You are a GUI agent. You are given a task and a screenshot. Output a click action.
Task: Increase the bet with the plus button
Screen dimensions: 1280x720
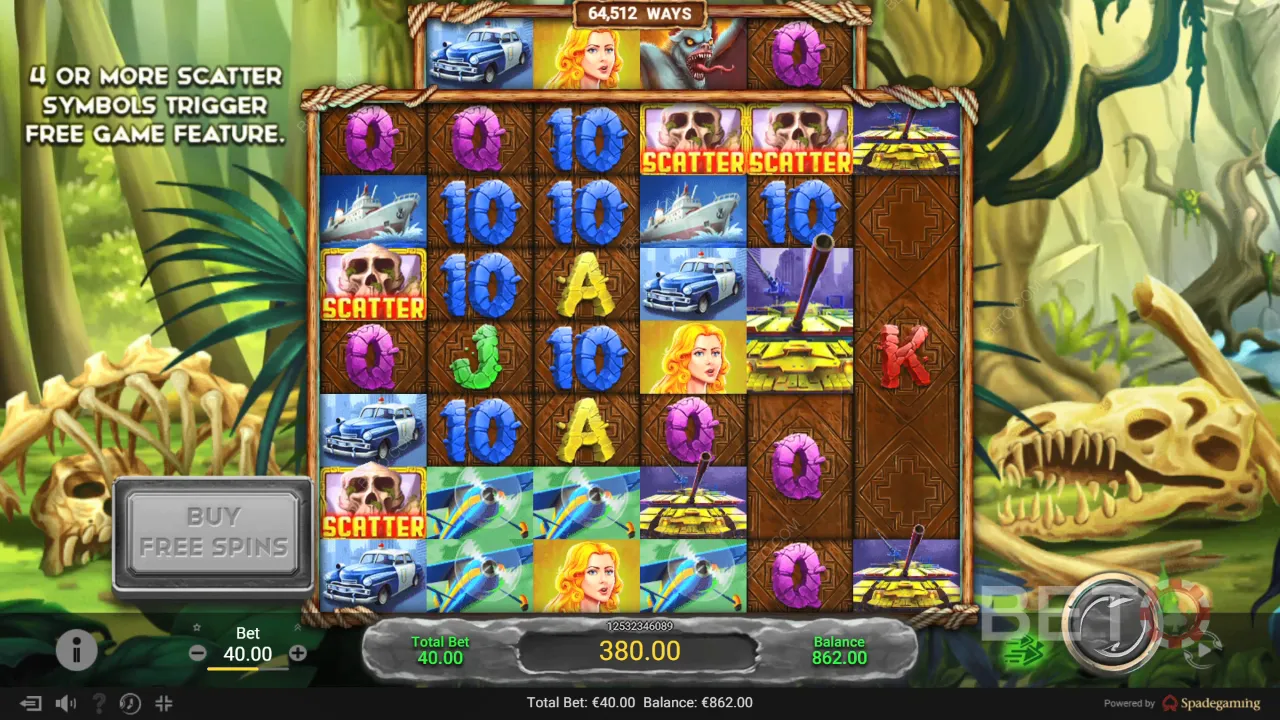[x=298, y=653]
